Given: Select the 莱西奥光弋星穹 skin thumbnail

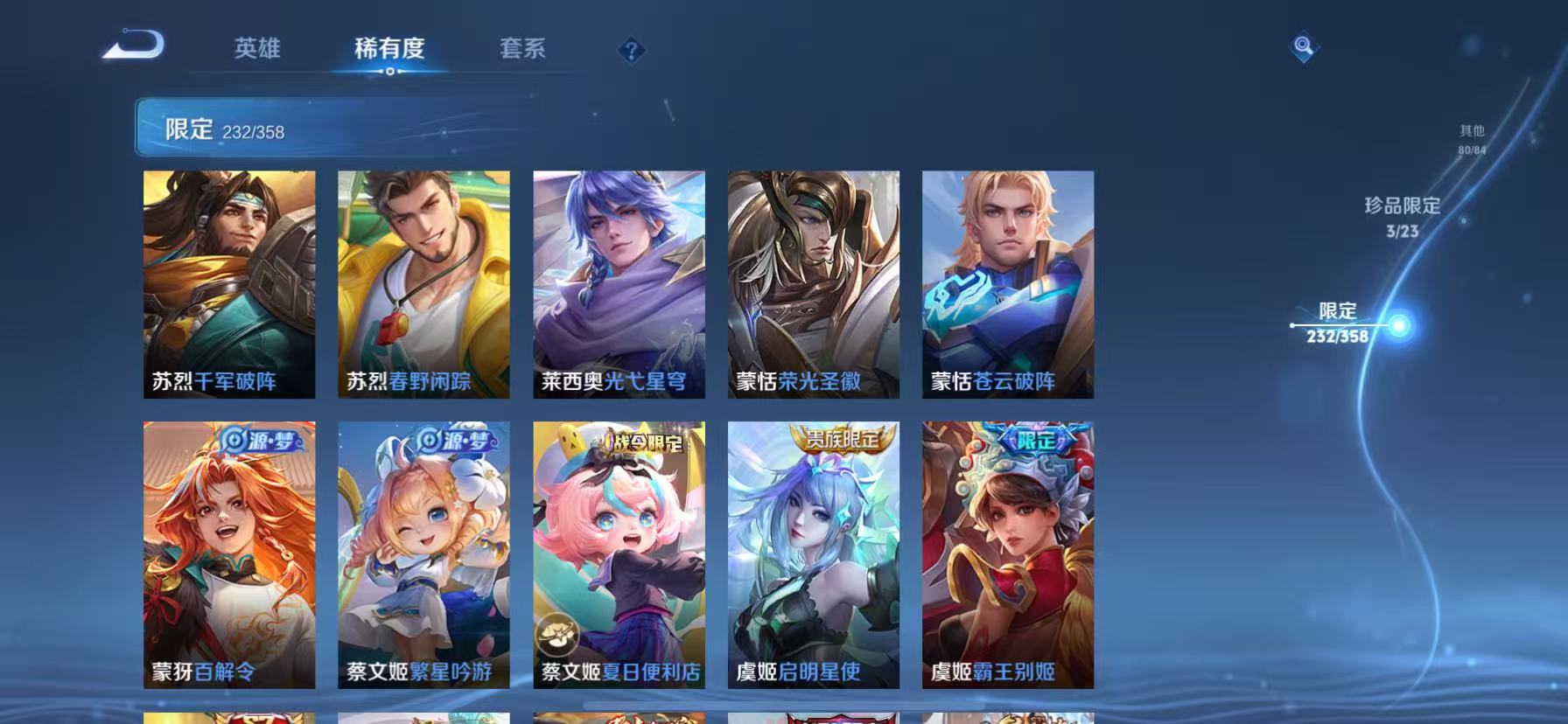Looking at the screenshot, I should point(619,282).
